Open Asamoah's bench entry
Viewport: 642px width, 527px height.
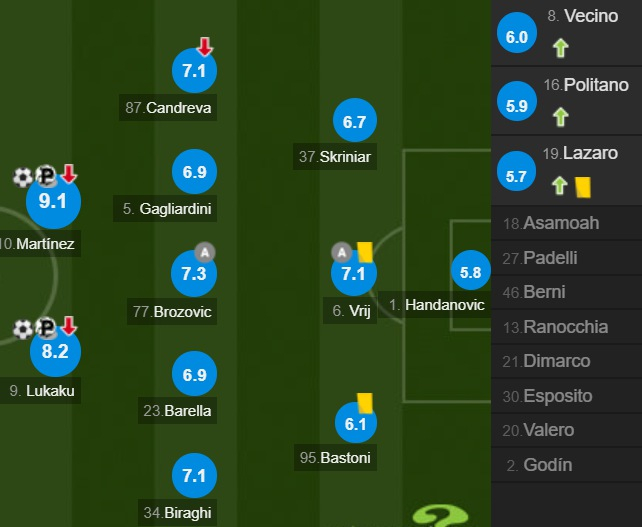pyautogui.click(x=566, y=223)
